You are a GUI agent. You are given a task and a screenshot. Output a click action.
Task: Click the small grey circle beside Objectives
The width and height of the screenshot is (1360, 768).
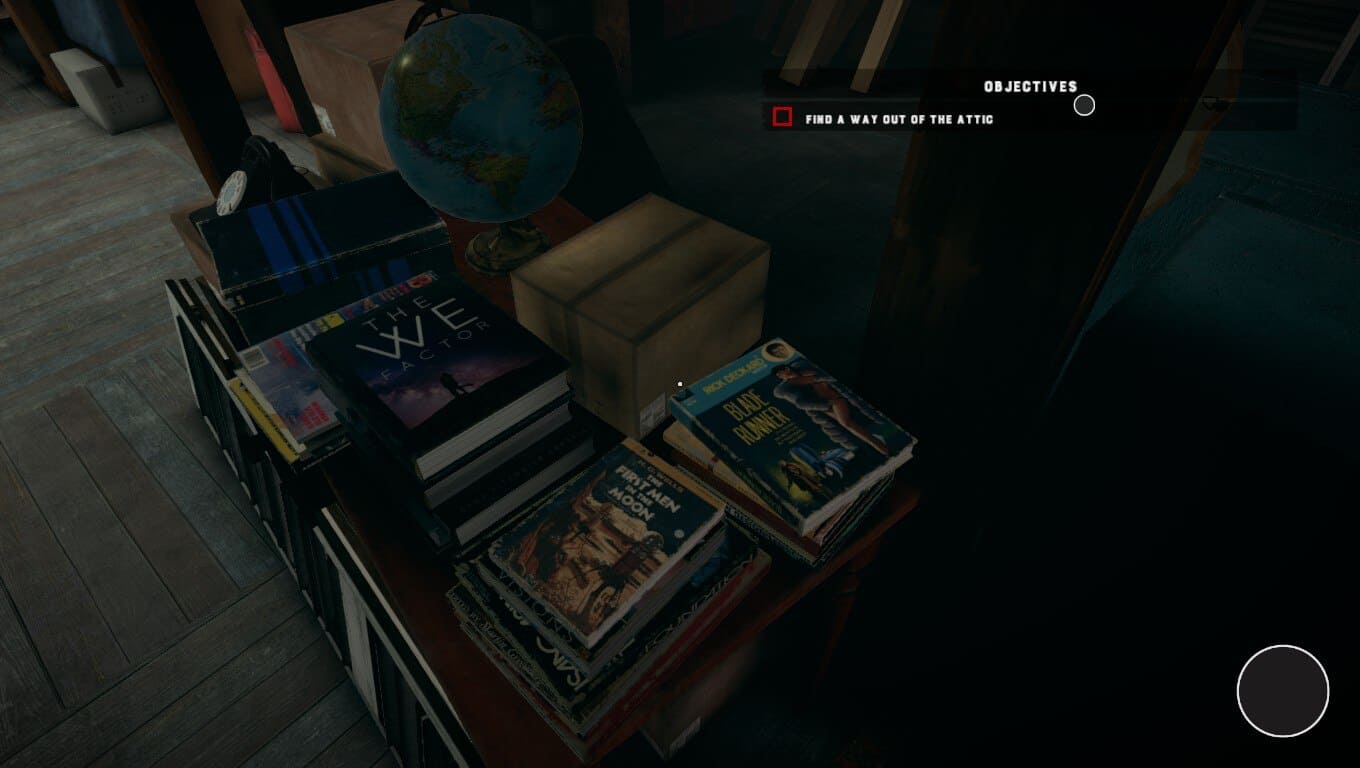[1084, 105]
